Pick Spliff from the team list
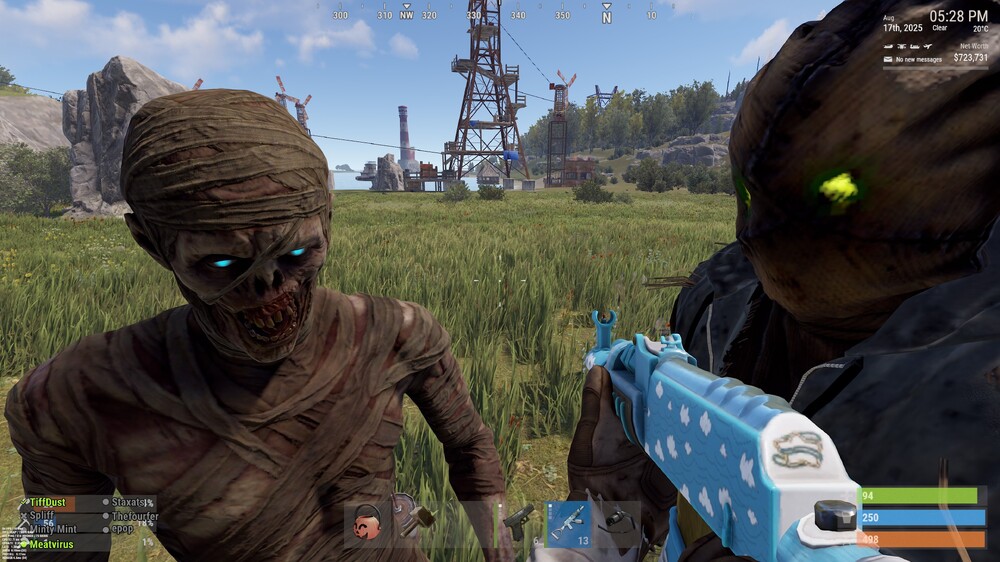 pos(42,516)
